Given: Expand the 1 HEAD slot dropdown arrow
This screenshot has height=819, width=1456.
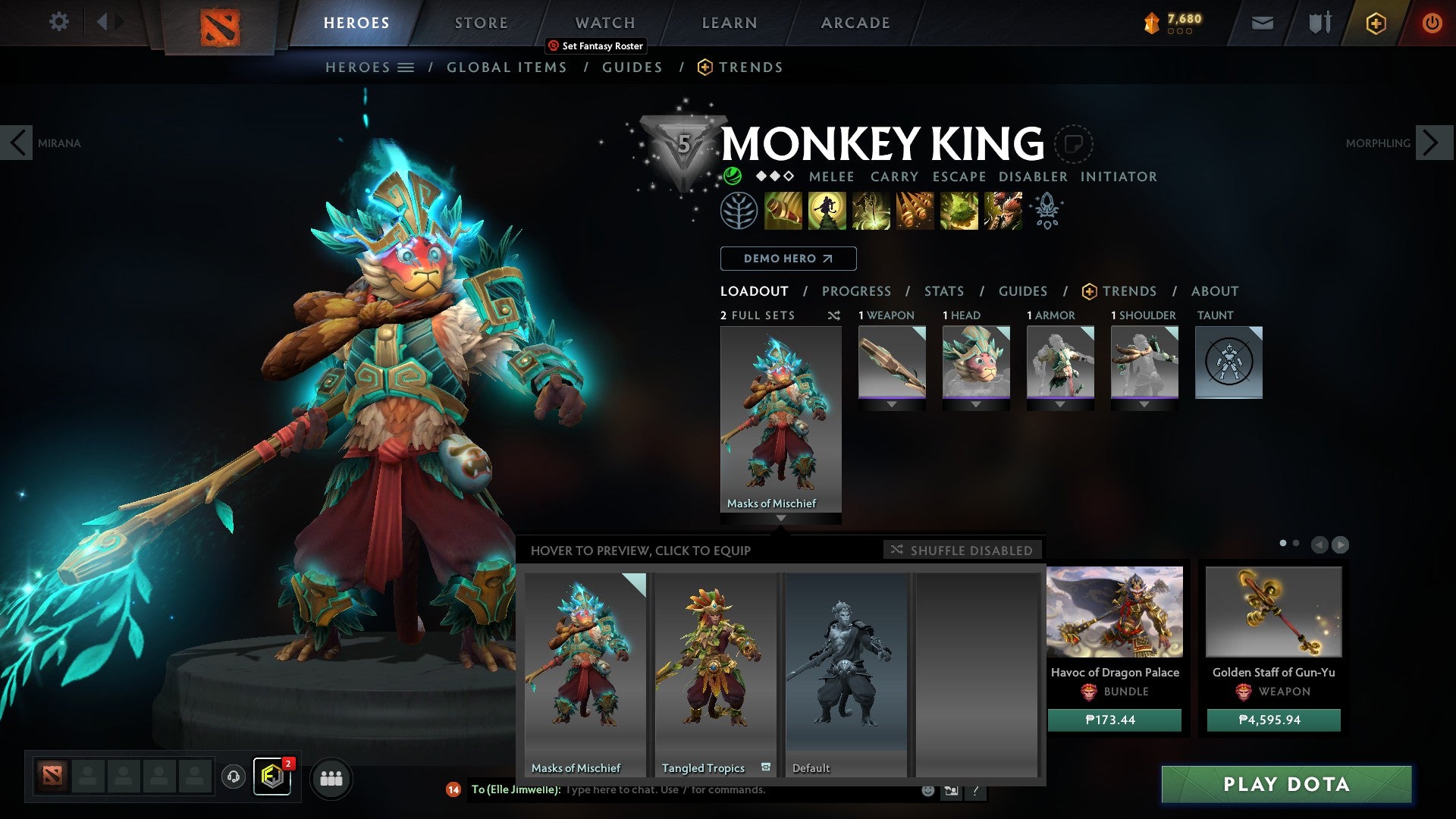Looking at the screenshot, I should pyautogui.click(x=976, y=403).
